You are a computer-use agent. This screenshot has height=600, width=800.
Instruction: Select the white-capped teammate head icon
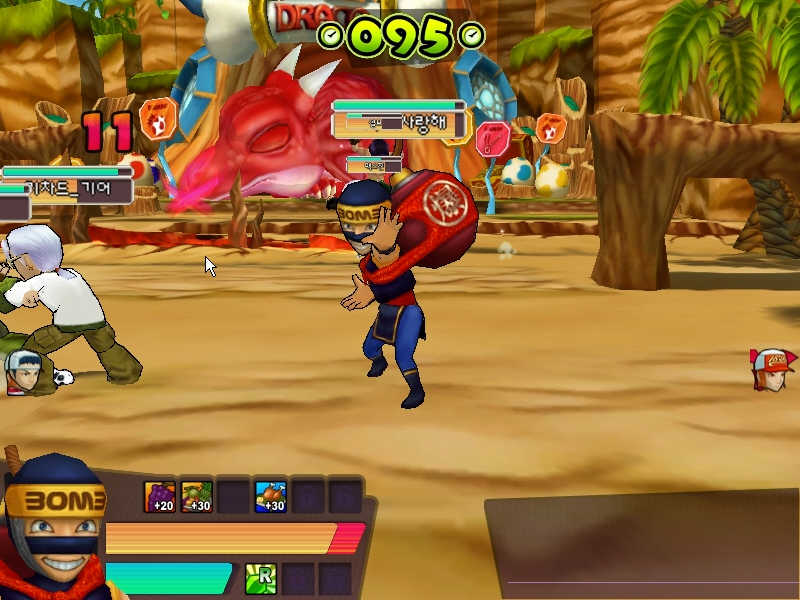23,370
